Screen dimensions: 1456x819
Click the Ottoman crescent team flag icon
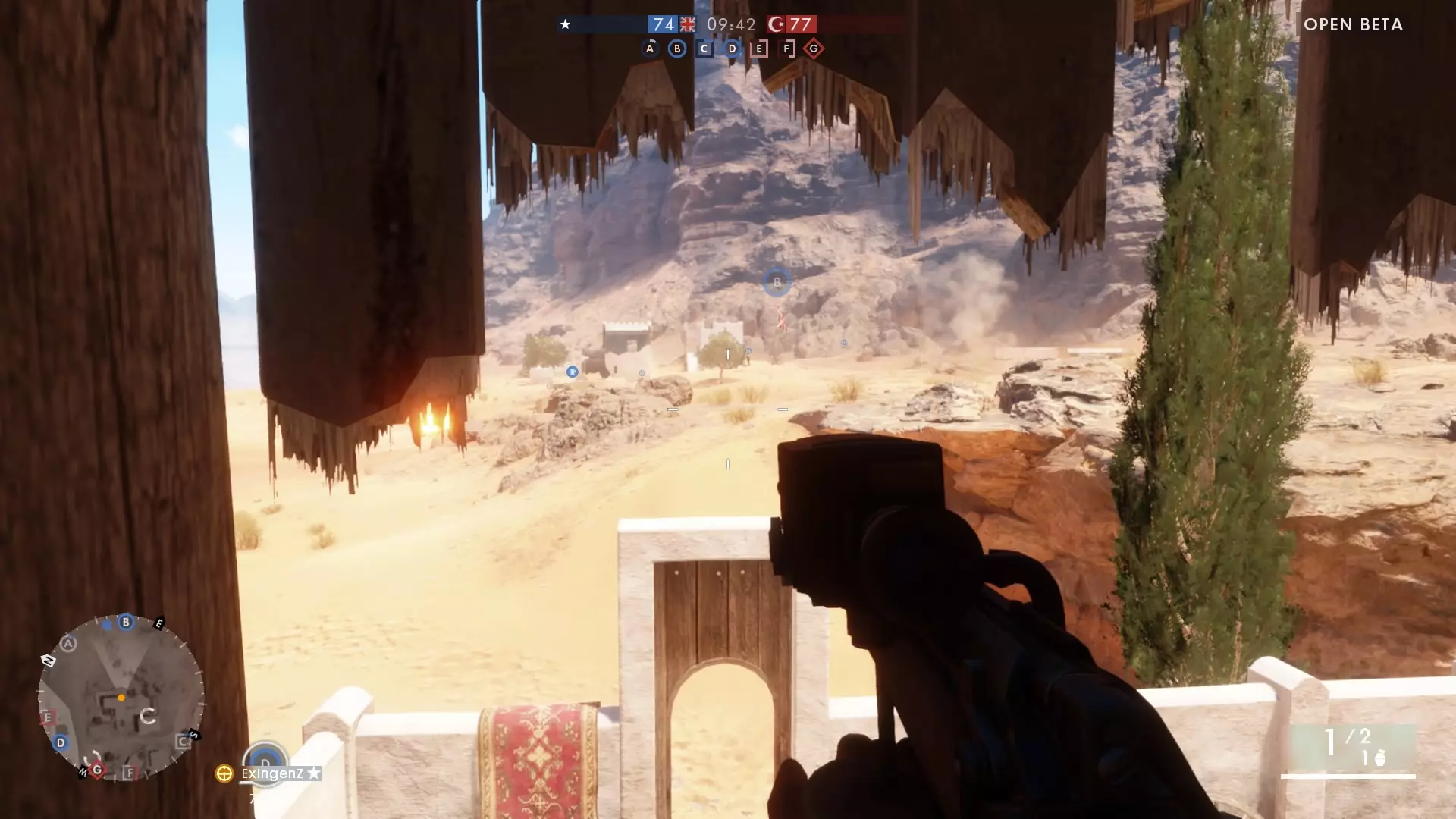[x=776, y=24]
